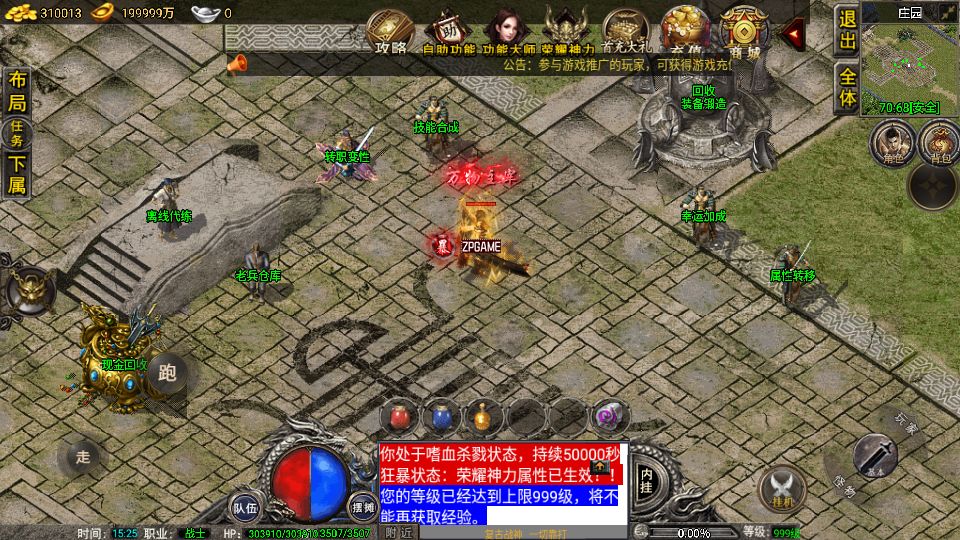
Task: Use the red health potion slot
Action: coord(399,415)
